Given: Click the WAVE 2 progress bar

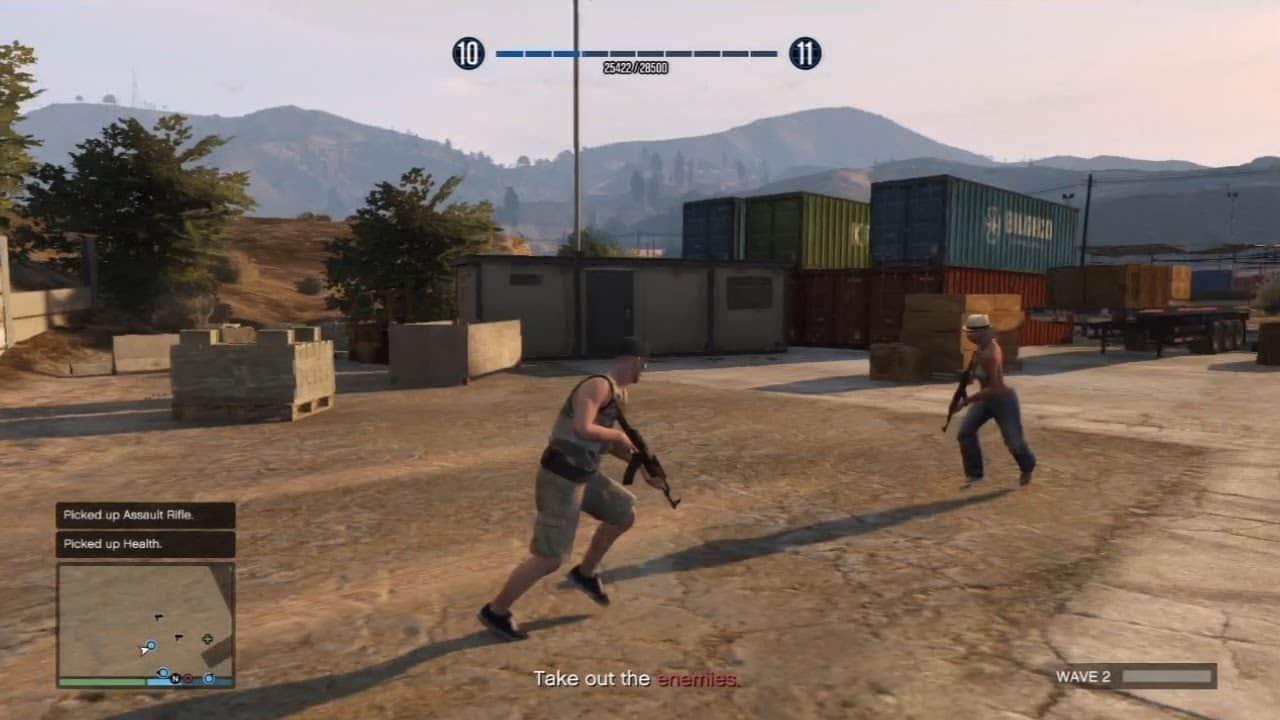Looking at the screenshot, I should pyautogui.click(x=1165, y=677).
